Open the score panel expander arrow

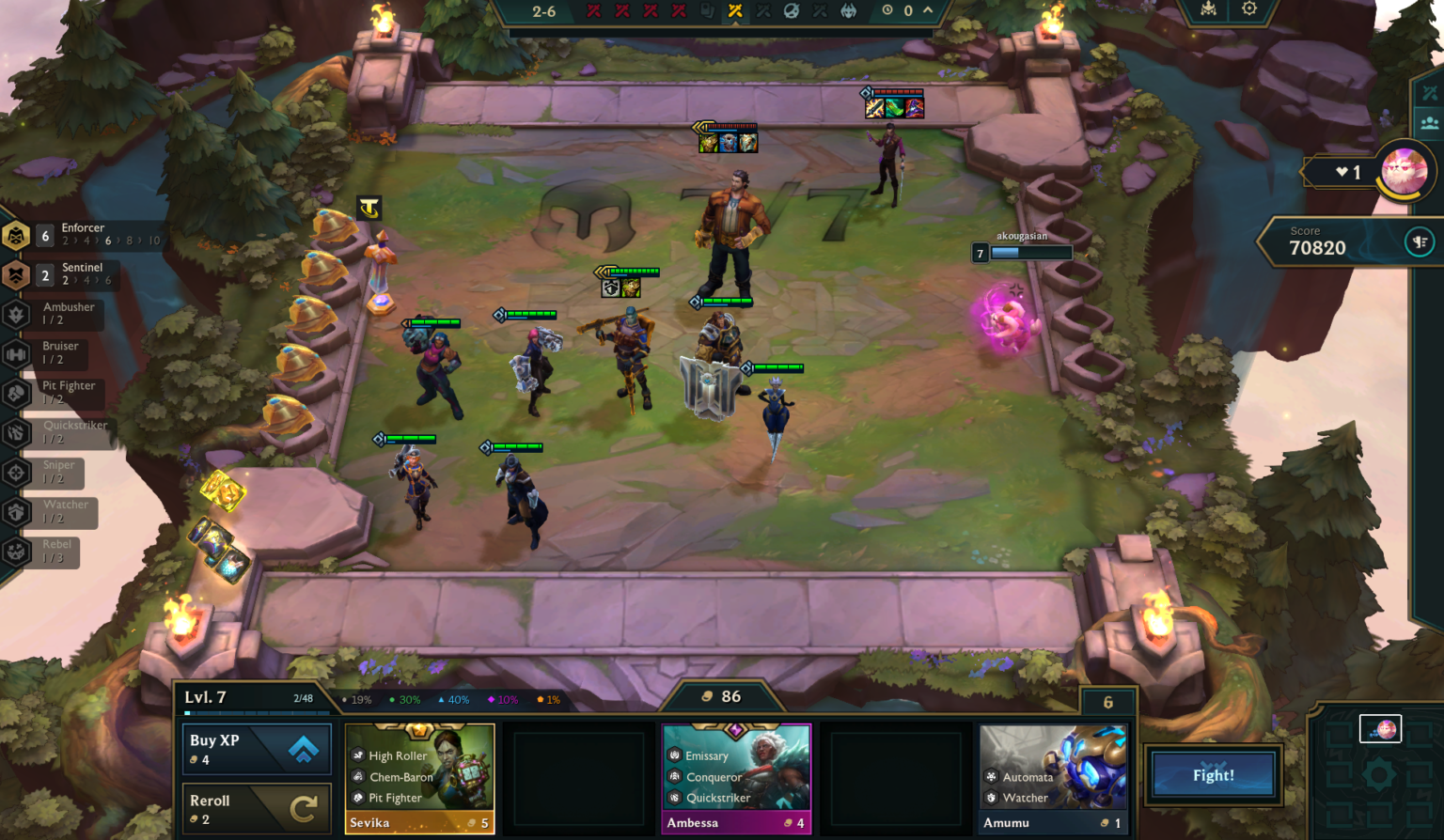click(1420, 242)
